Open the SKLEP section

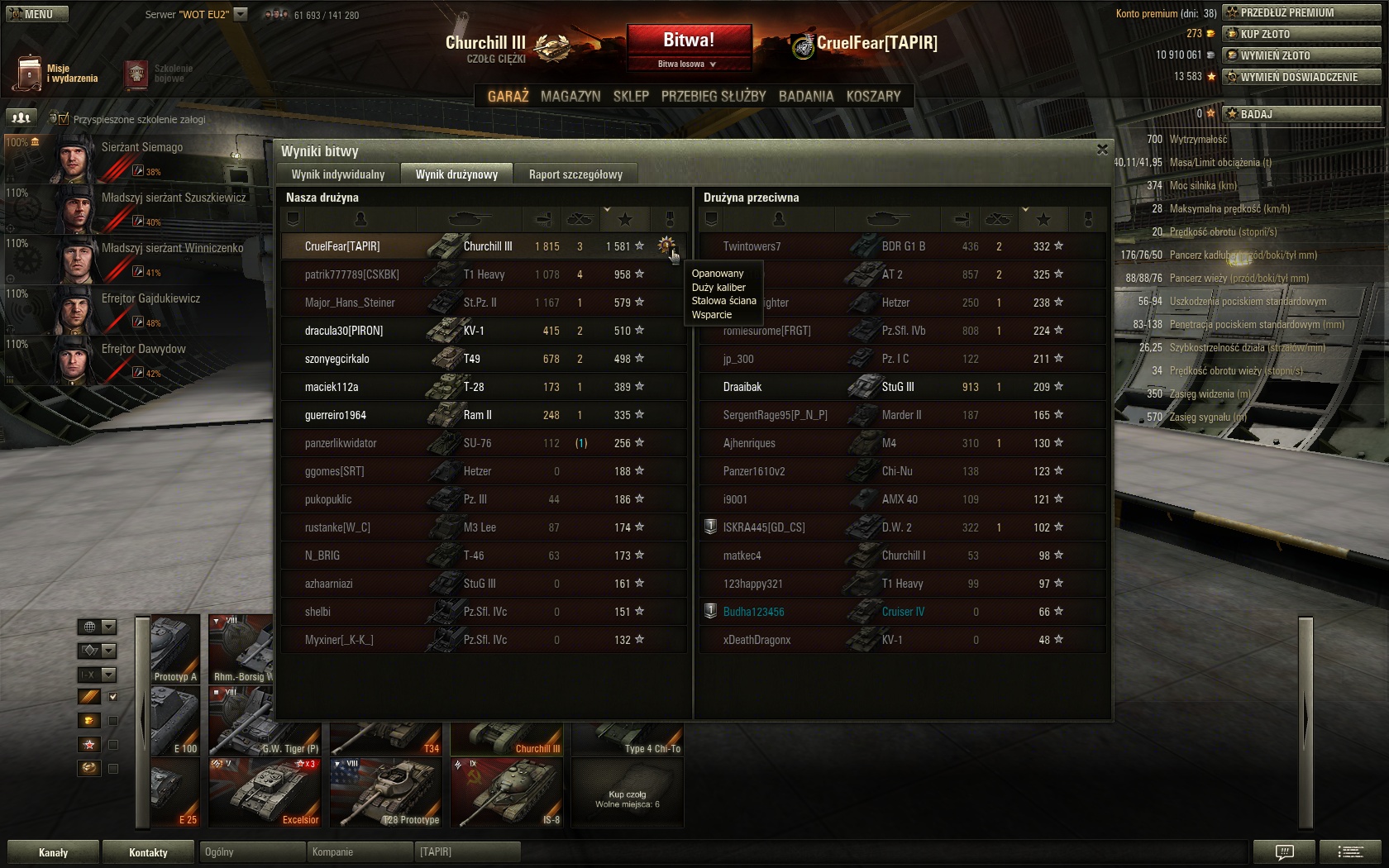tap(631, 96)
